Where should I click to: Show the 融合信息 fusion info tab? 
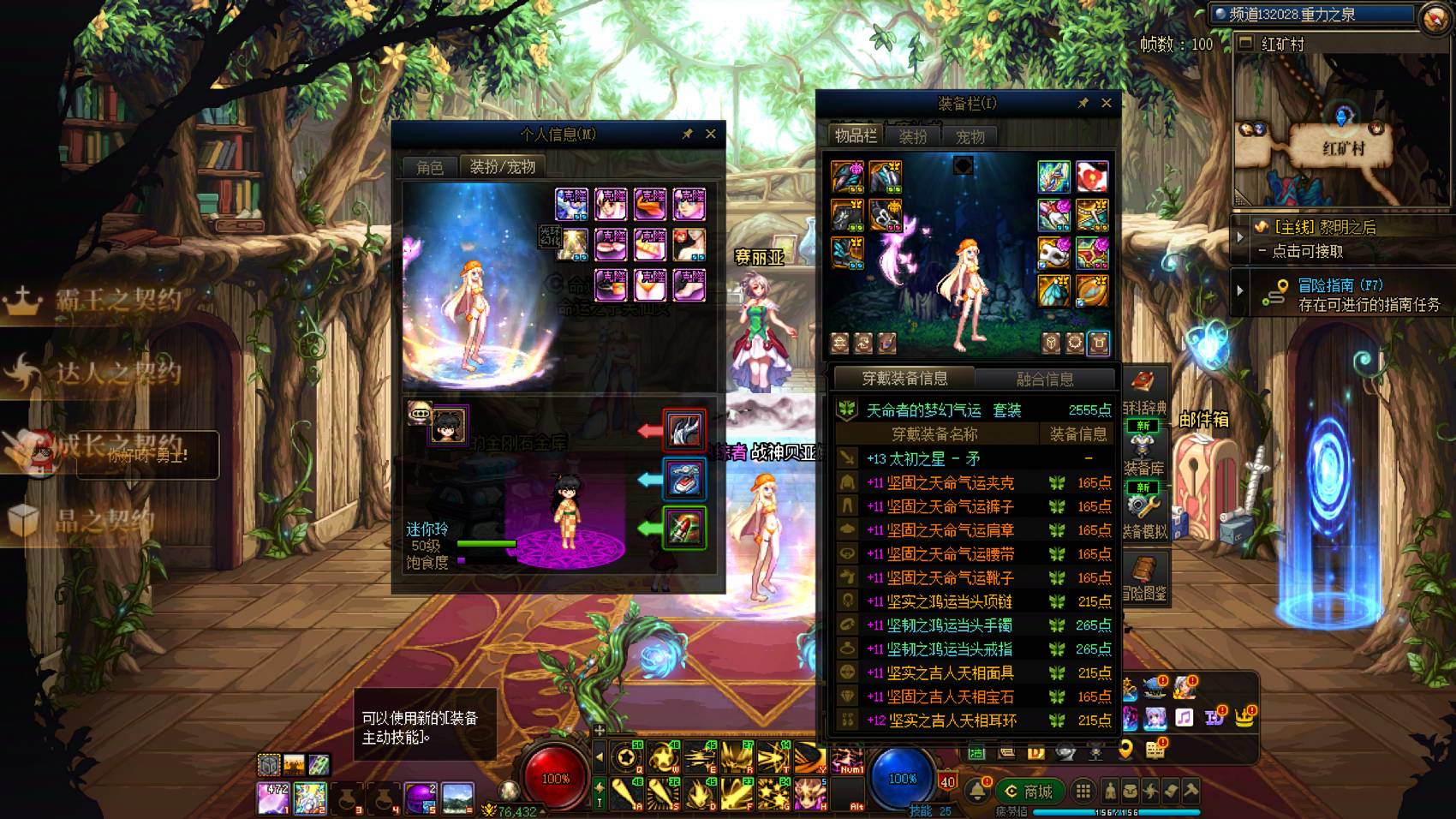pos(1044,379)
